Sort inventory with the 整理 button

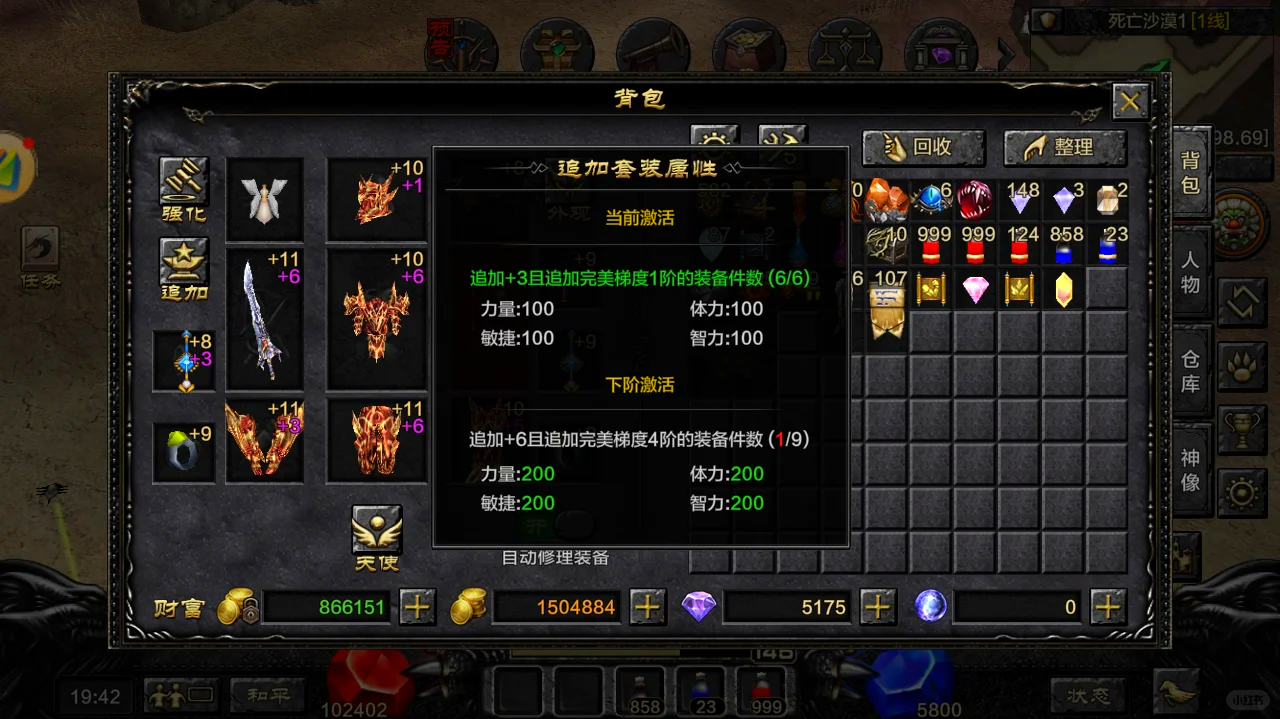(1064, 148)
